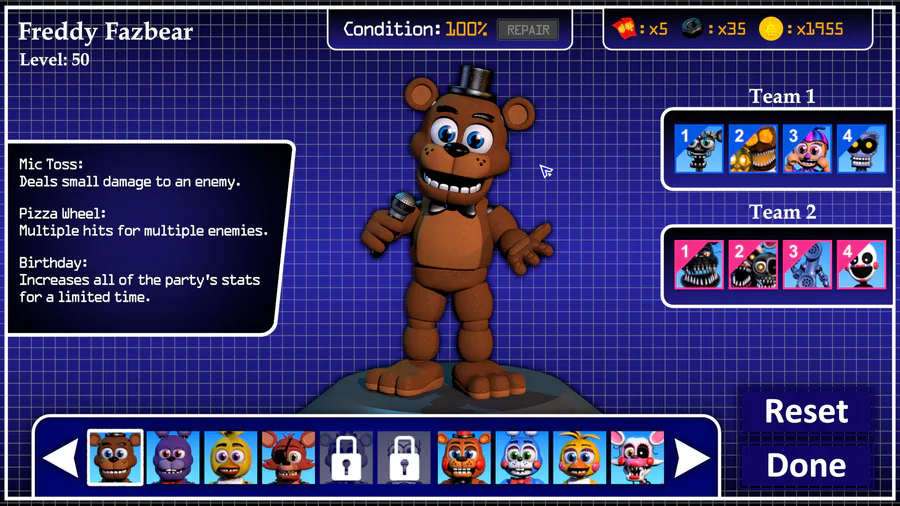Choose the white and pink Mangle portrait
This screenshot has height=506, width=900.
click(637, 458)
